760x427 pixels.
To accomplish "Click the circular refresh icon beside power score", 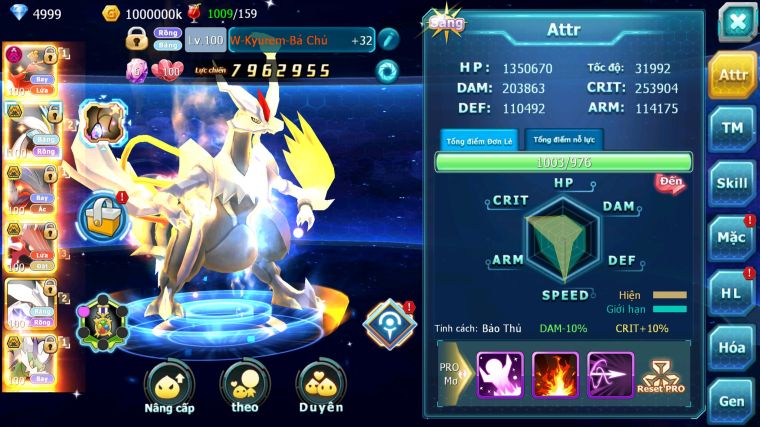I will coord(387,70).
